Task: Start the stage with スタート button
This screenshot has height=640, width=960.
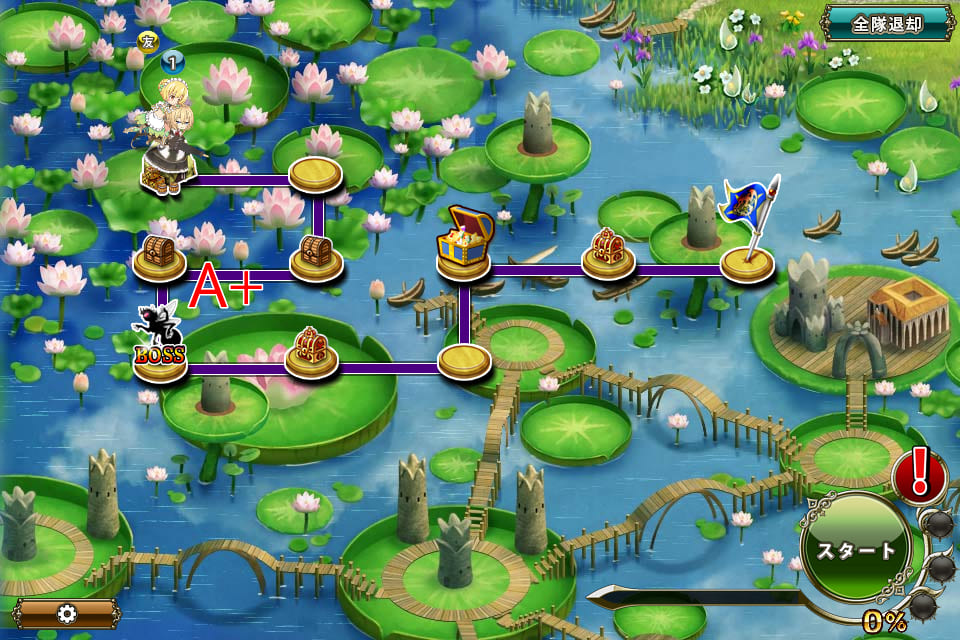Action: (855, 549)
